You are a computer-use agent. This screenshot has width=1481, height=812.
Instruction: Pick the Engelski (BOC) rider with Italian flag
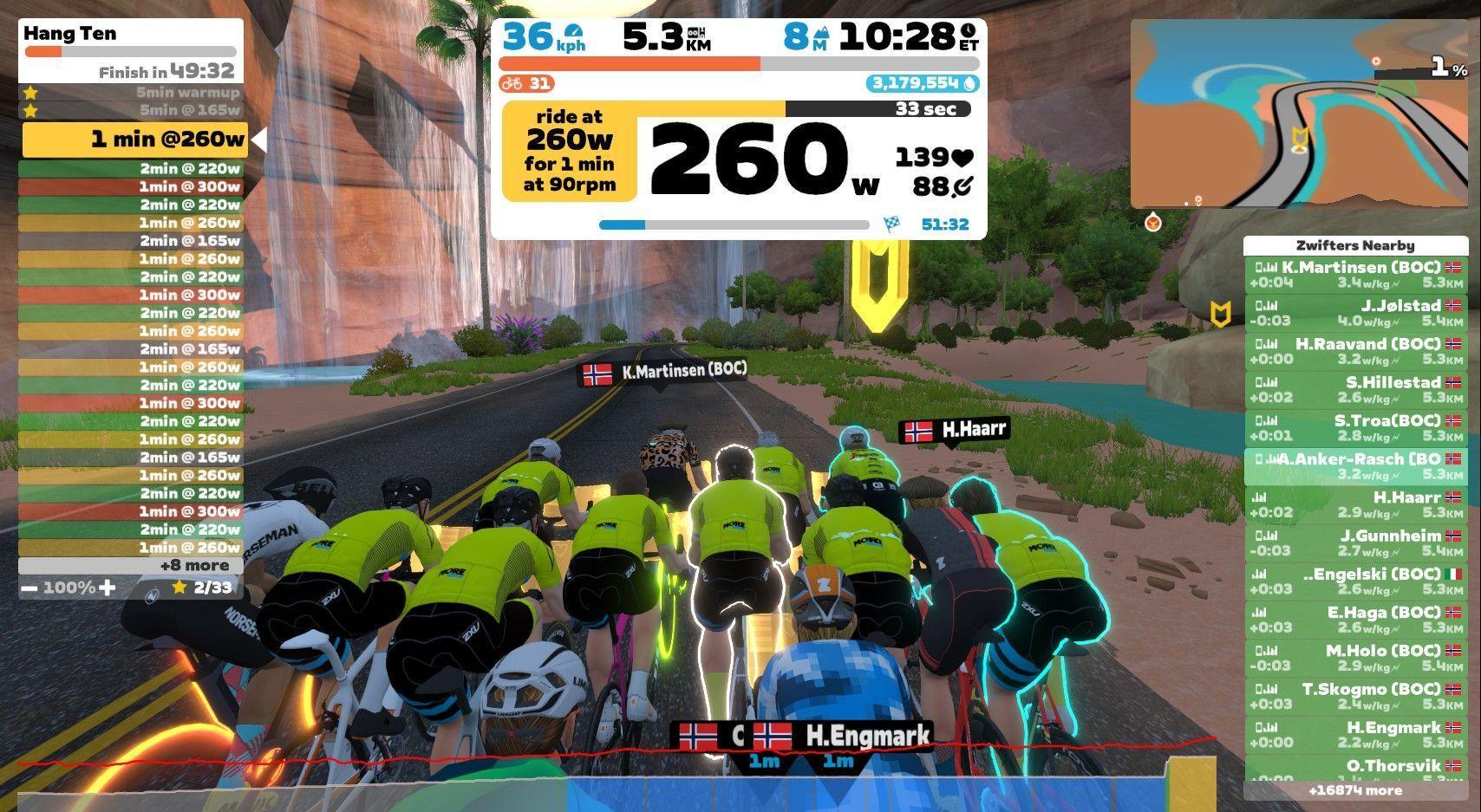click(x=1355, y=581)
